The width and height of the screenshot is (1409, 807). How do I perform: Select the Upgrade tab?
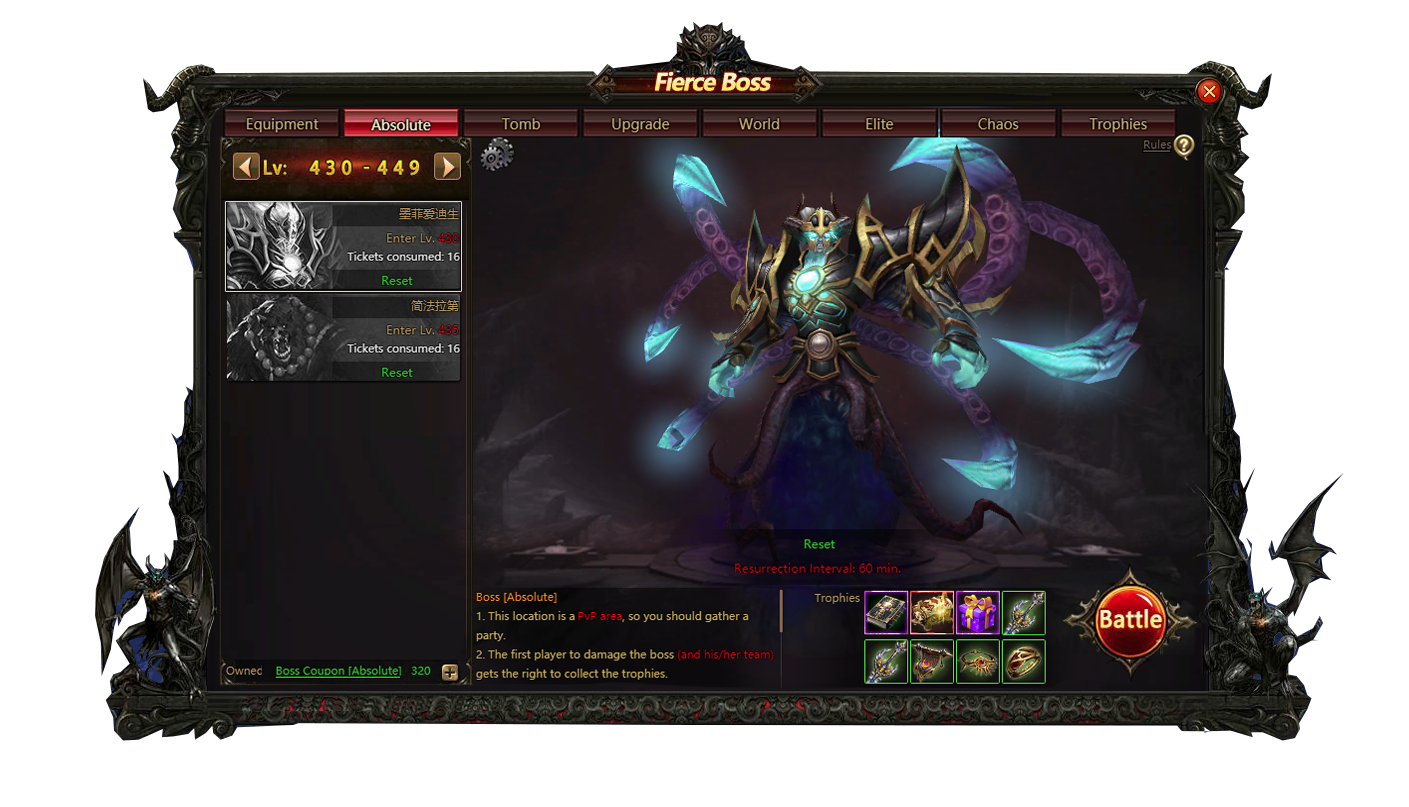click(640, 124)
